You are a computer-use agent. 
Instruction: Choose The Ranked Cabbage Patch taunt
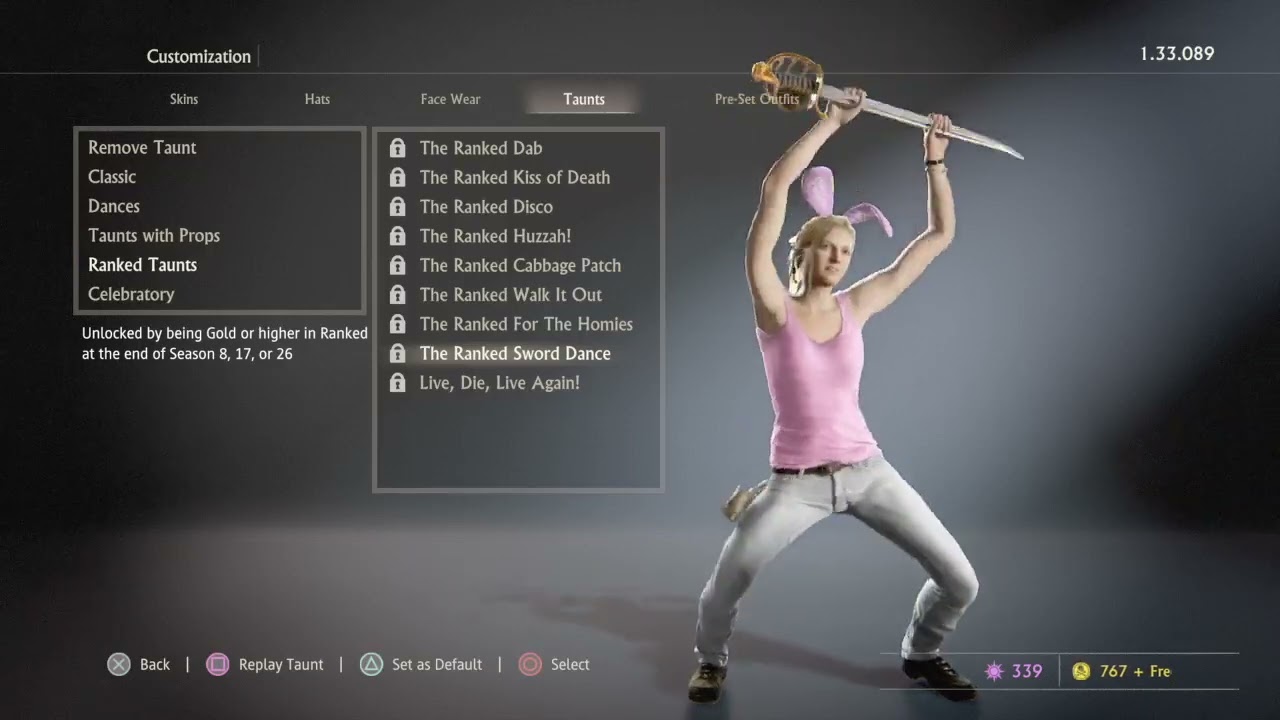tap(520, 265)
